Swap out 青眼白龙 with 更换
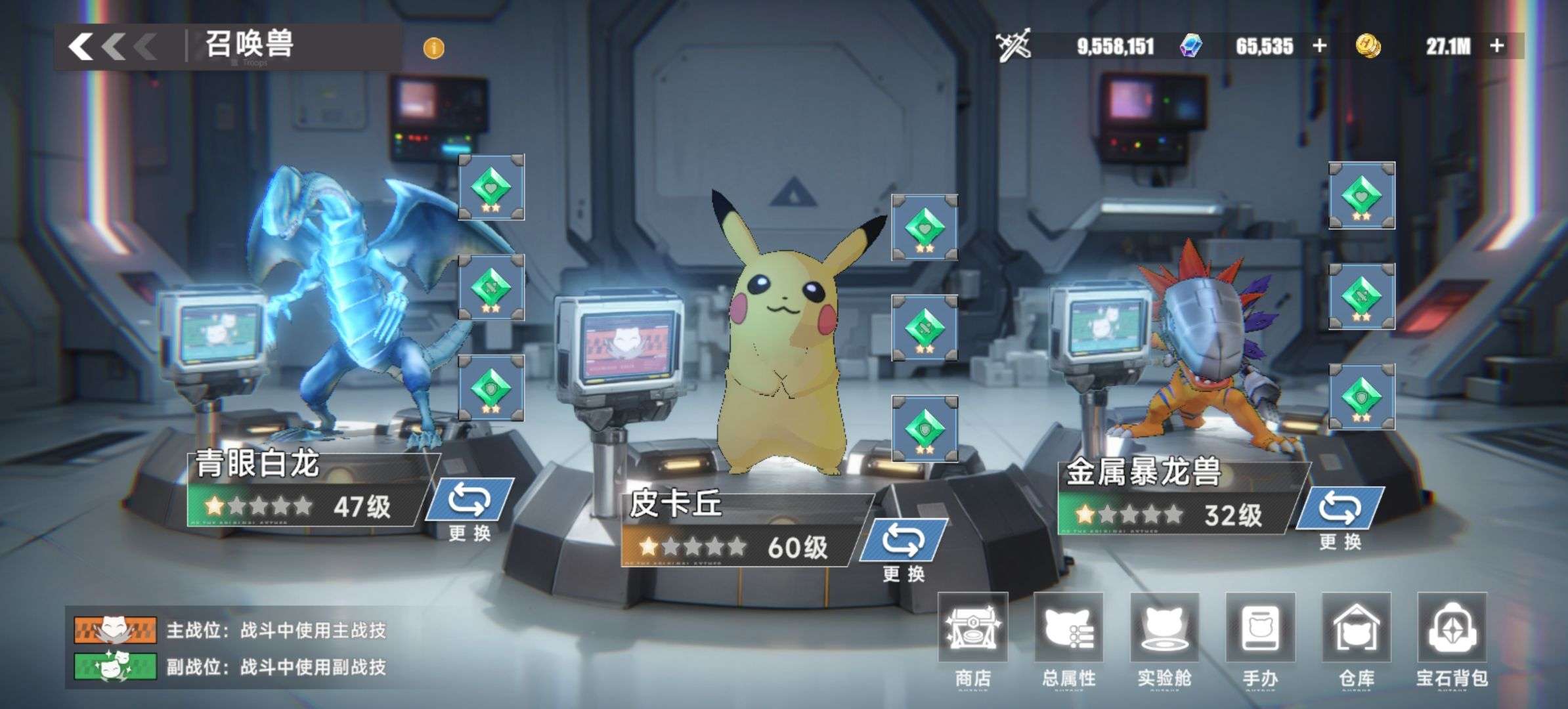 coord(469,510)
